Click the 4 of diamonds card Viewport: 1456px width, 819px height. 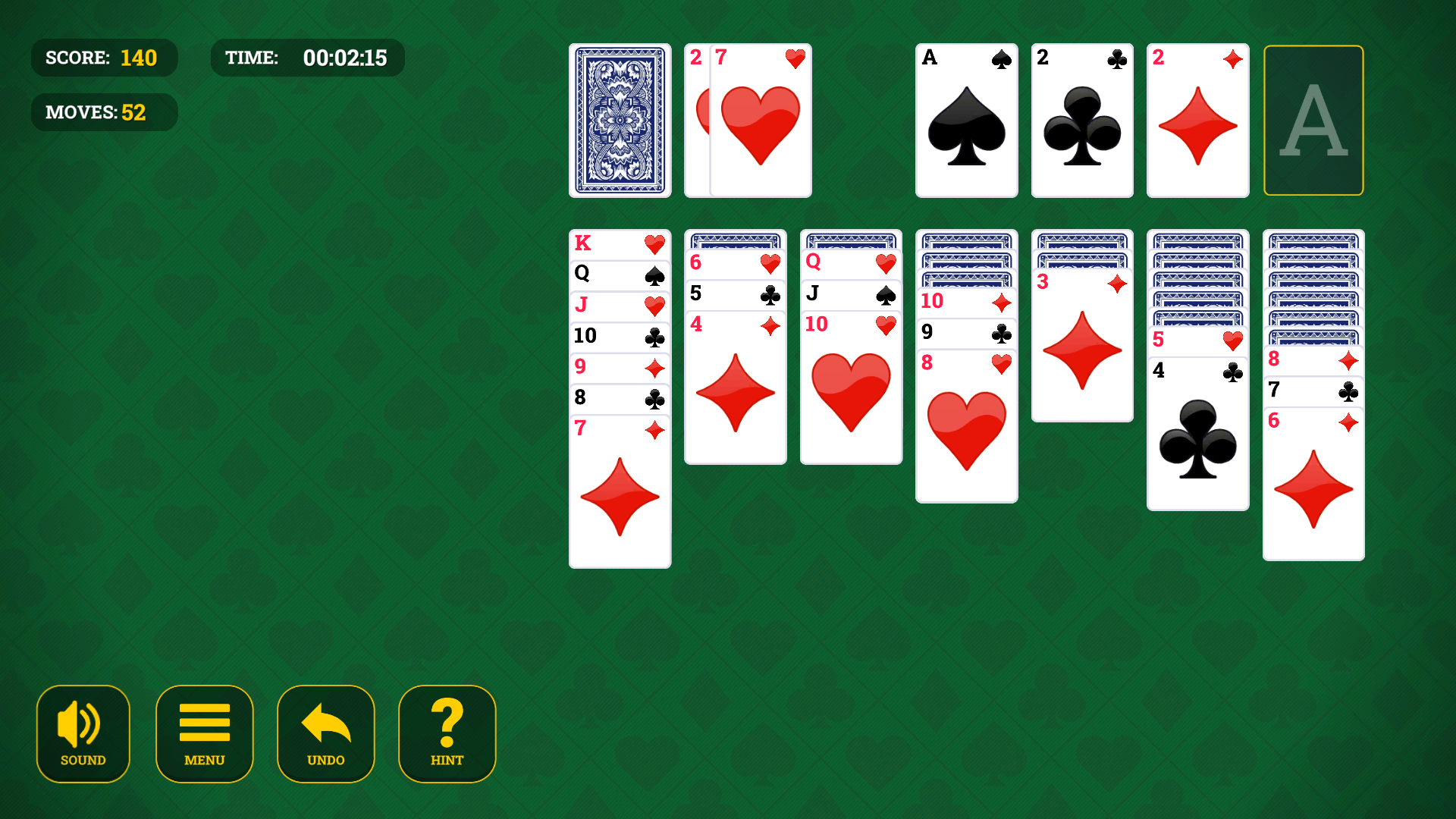point(735,387)
